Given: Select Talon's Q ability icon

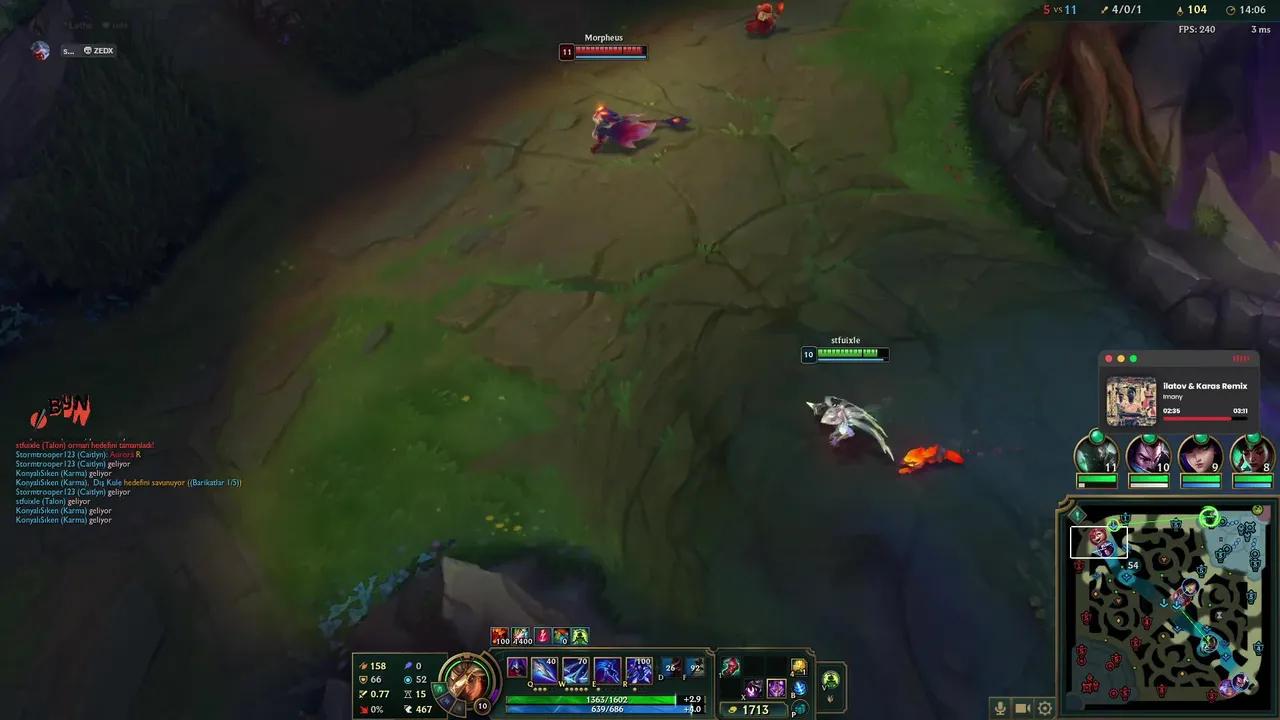Looking at the screenshot, I should [543, 668].
